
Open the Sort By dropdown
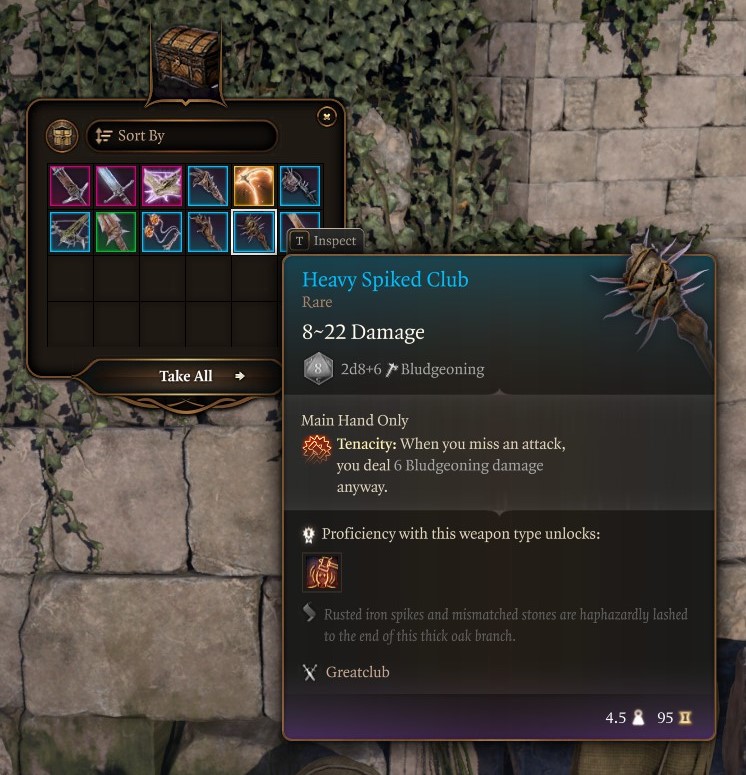[181, 136]
